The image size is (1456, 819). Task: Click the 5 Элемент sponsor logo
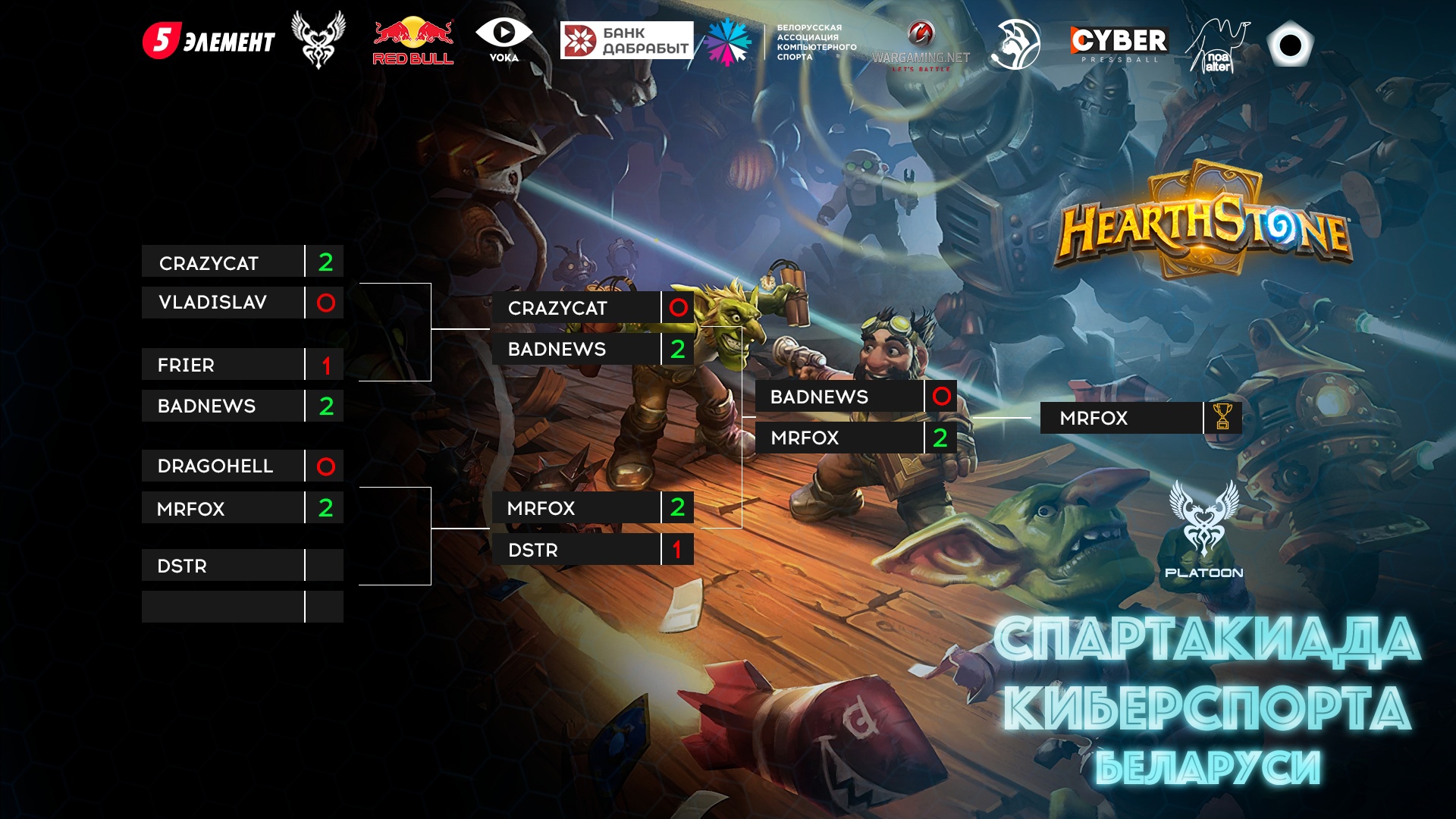coord(209,41)
